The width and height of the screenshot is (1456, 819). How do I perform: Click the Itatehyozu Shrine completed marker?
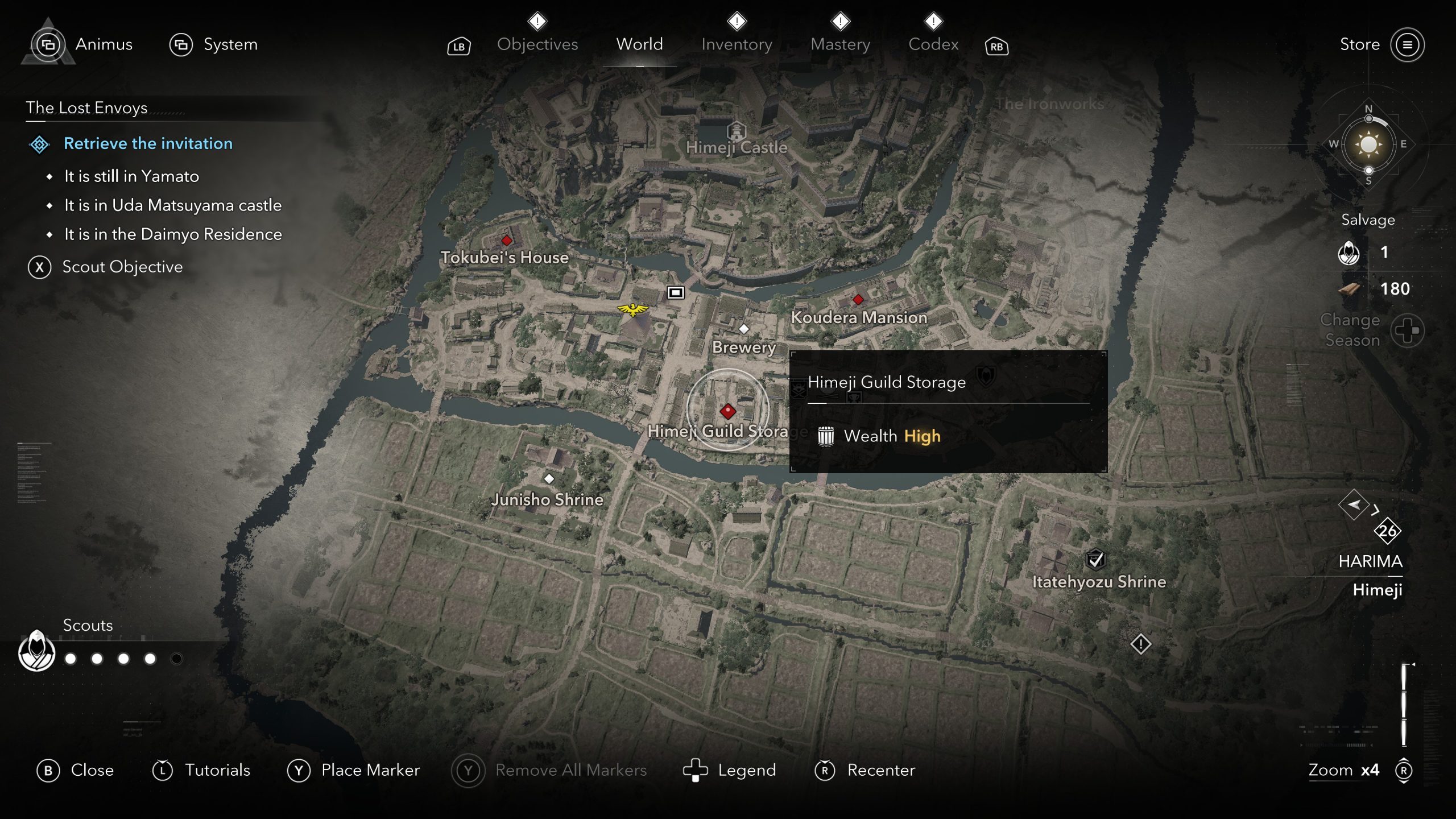point(1095,560)
